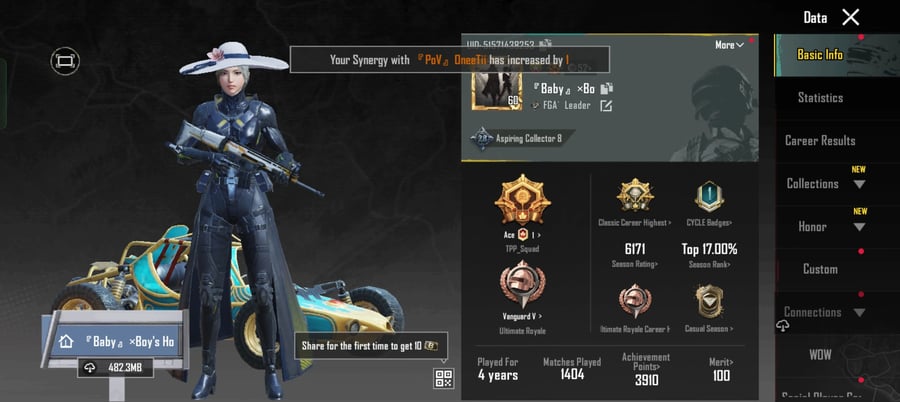Select the Basic Info tab
Image resolution: width=900 pixels, height=402 pixels.
click(820, 55)
